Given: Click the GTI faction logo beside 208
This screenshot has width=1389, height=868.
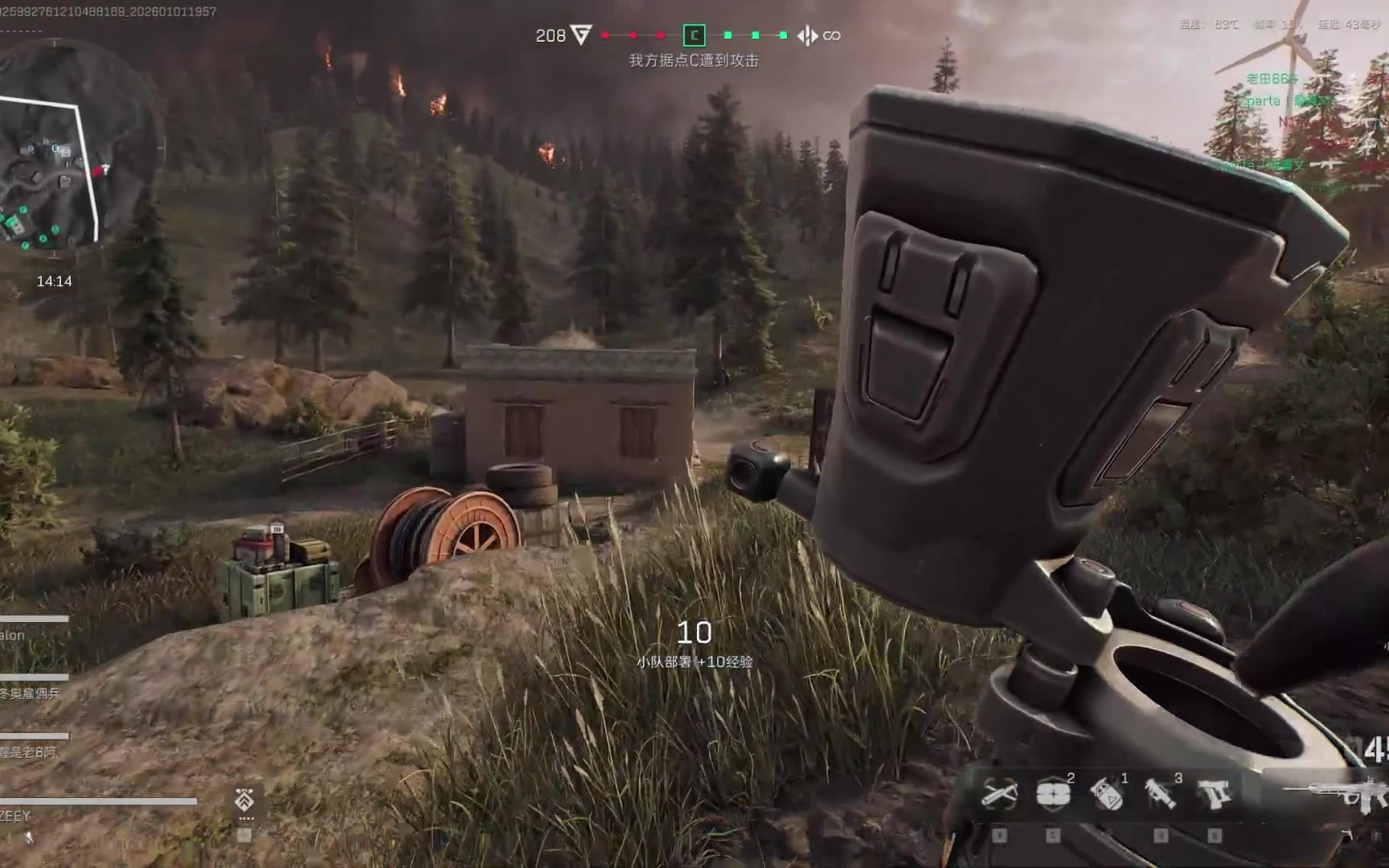Looking at the screenshot, I should click(x=580, y=35).
